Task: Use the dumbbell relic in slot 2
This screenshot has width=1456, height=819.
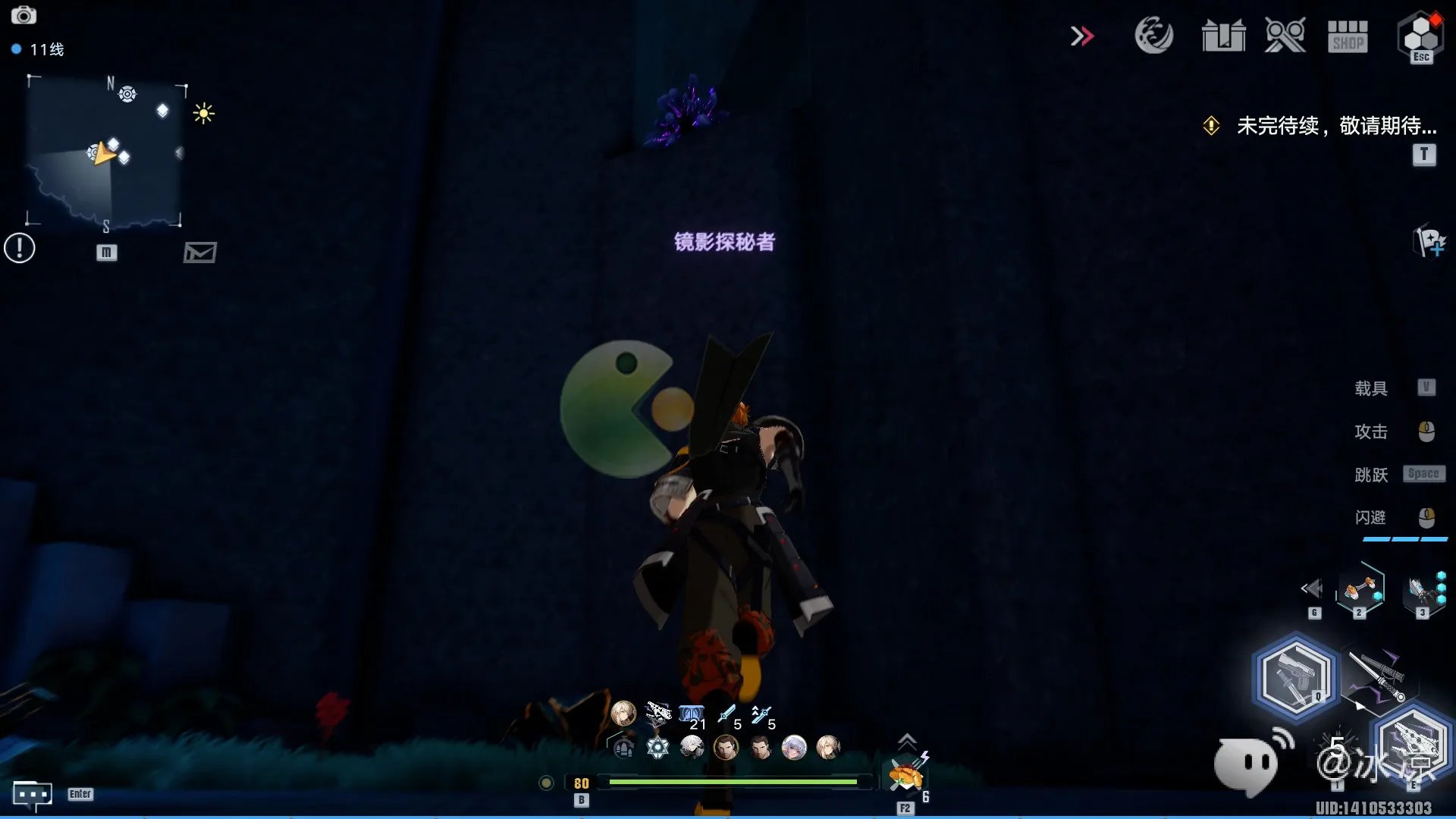Action: pos(1360,588)
